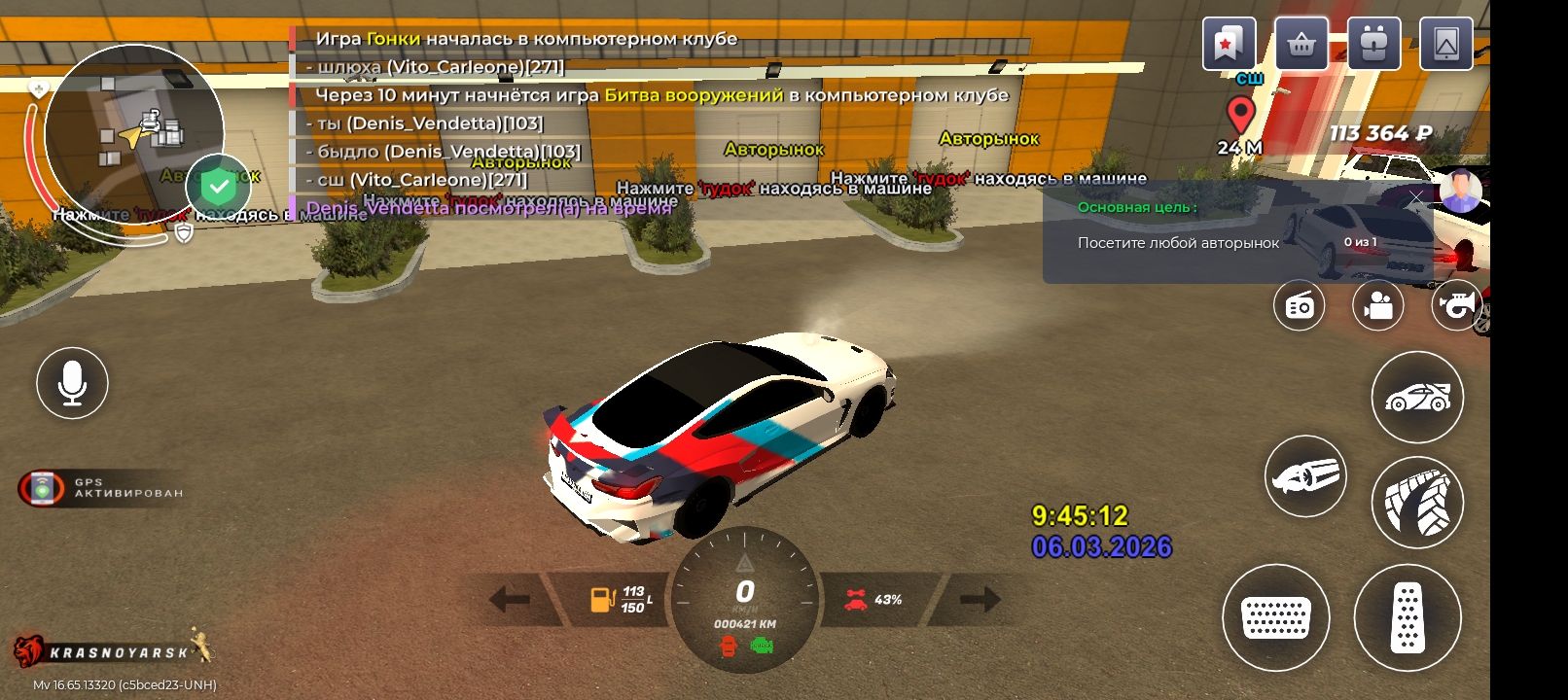Screen dimensions: 1568x700
Task: Open the backpack inventory
Action: click(1373, 44)
